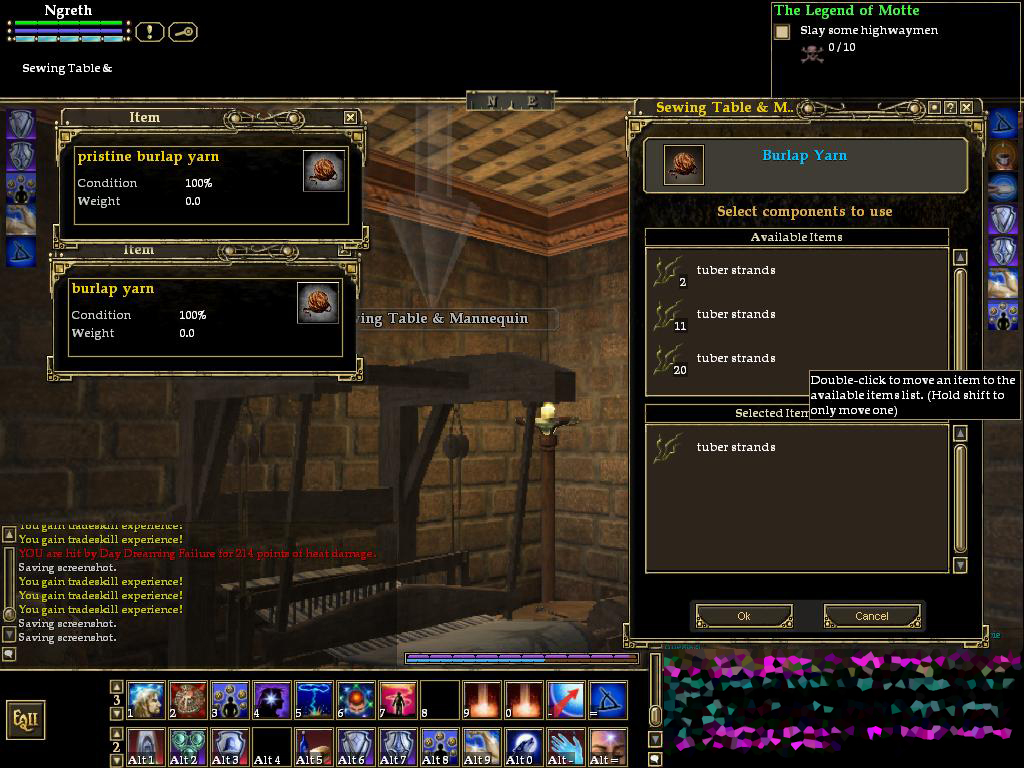This screenshot has height=768, width=1024.
Task: Switch the upper hotbar to the previous page
Action: pyautogui.click(x=117, y=687)
